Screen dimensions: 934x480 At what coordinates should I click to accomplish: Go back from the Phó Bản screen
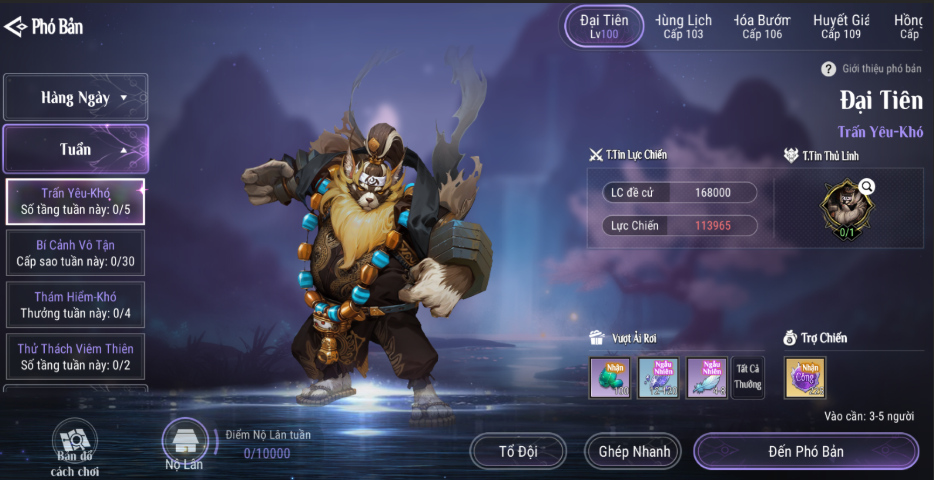pyautogui.click(x=16, y=27)
